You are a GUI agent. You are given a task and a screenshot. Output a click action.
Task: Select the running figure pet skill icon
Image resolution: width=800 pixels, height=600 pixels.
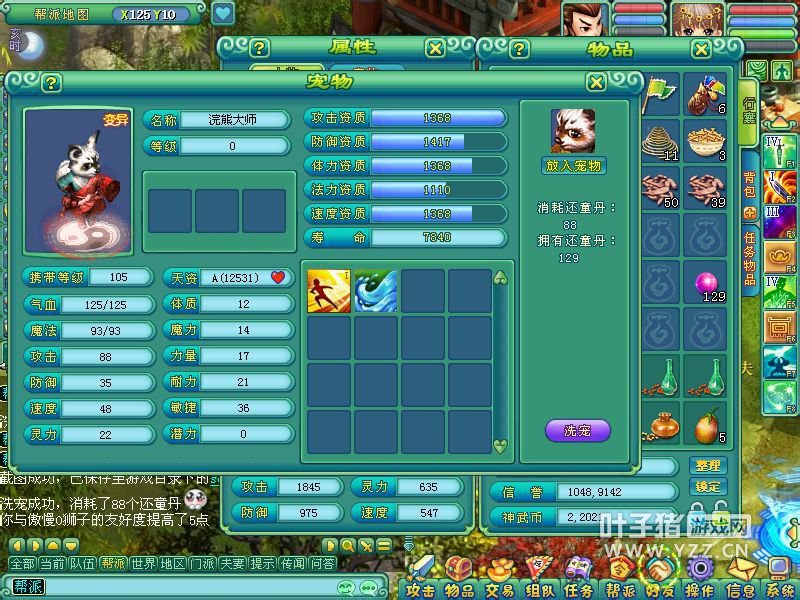(328, 290)
